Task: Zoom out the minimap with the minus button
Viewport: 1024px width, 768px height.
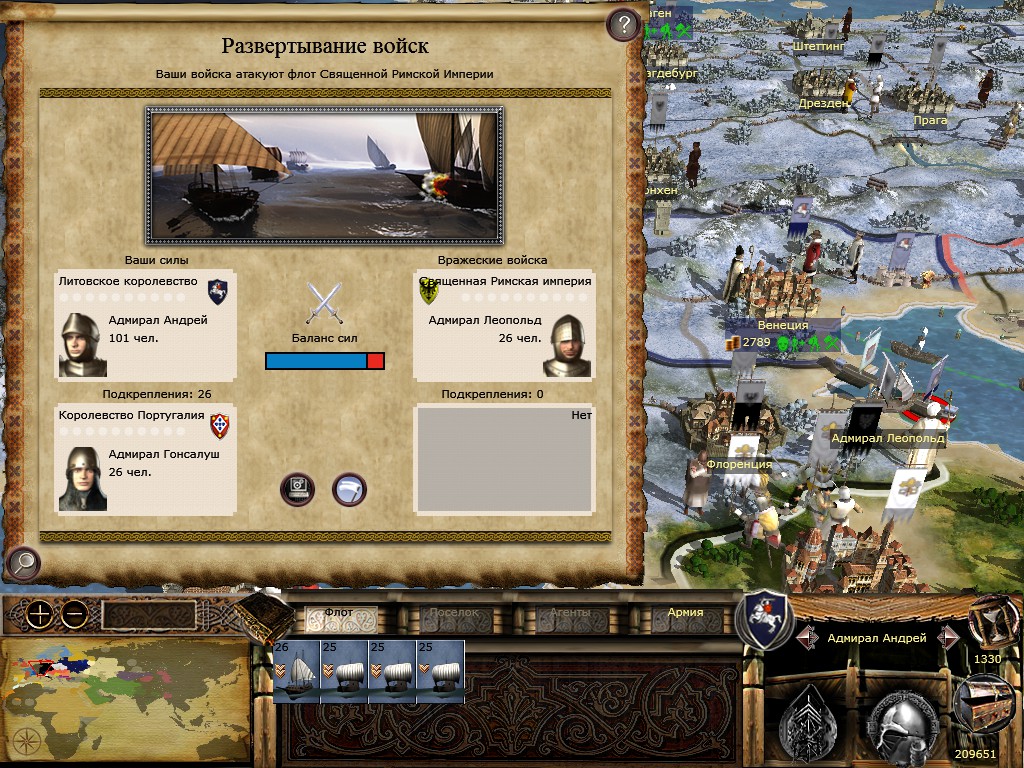Action: 73,615
